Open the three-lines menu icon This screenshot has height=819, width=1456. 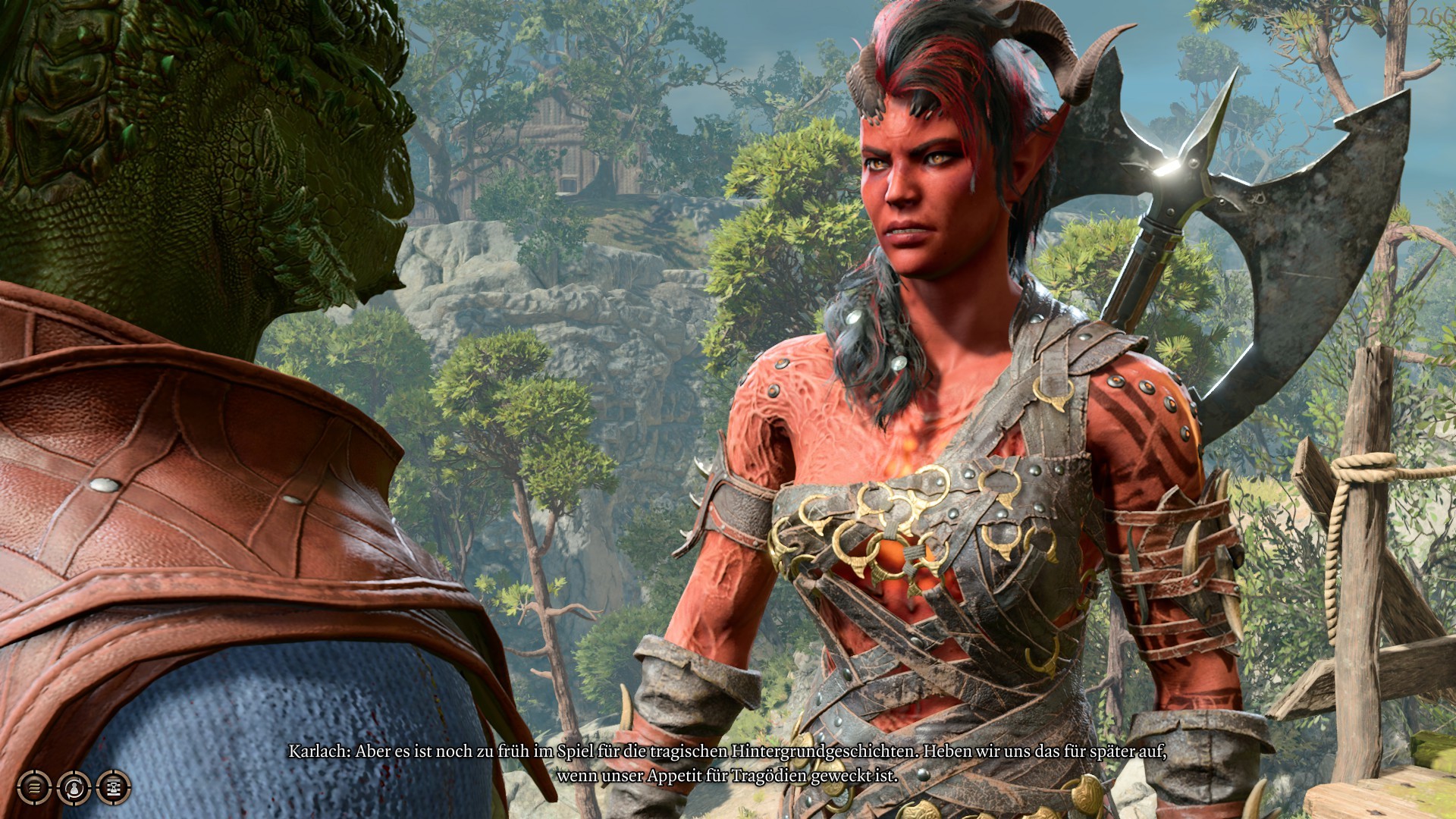(34, 788)
